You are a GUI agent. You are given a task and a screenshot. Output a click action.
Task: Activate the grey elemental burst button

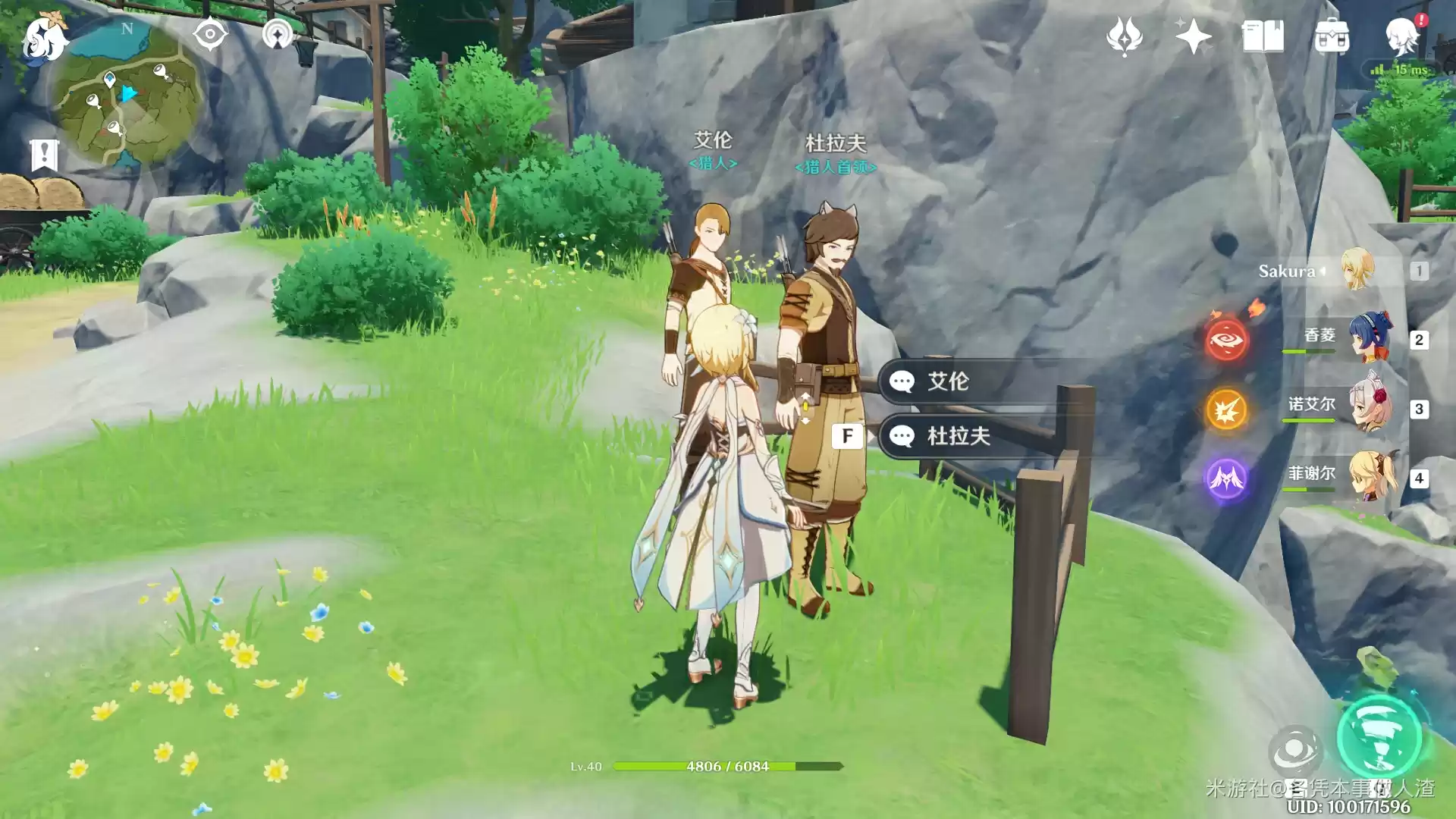pos(1294,751)
